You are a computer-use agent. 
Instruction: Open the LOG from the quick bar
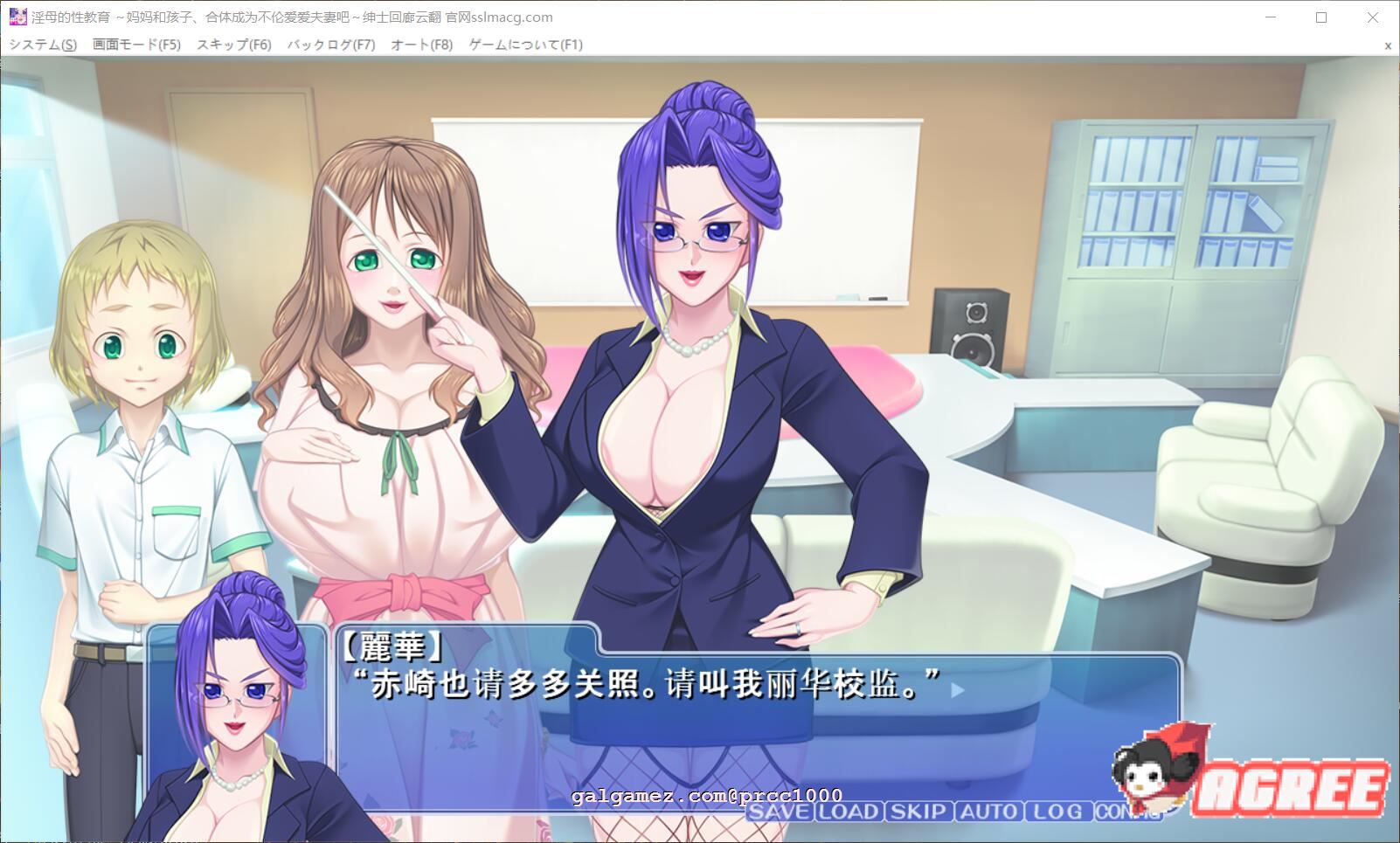pyautogui.click(x=1054, y=812)
